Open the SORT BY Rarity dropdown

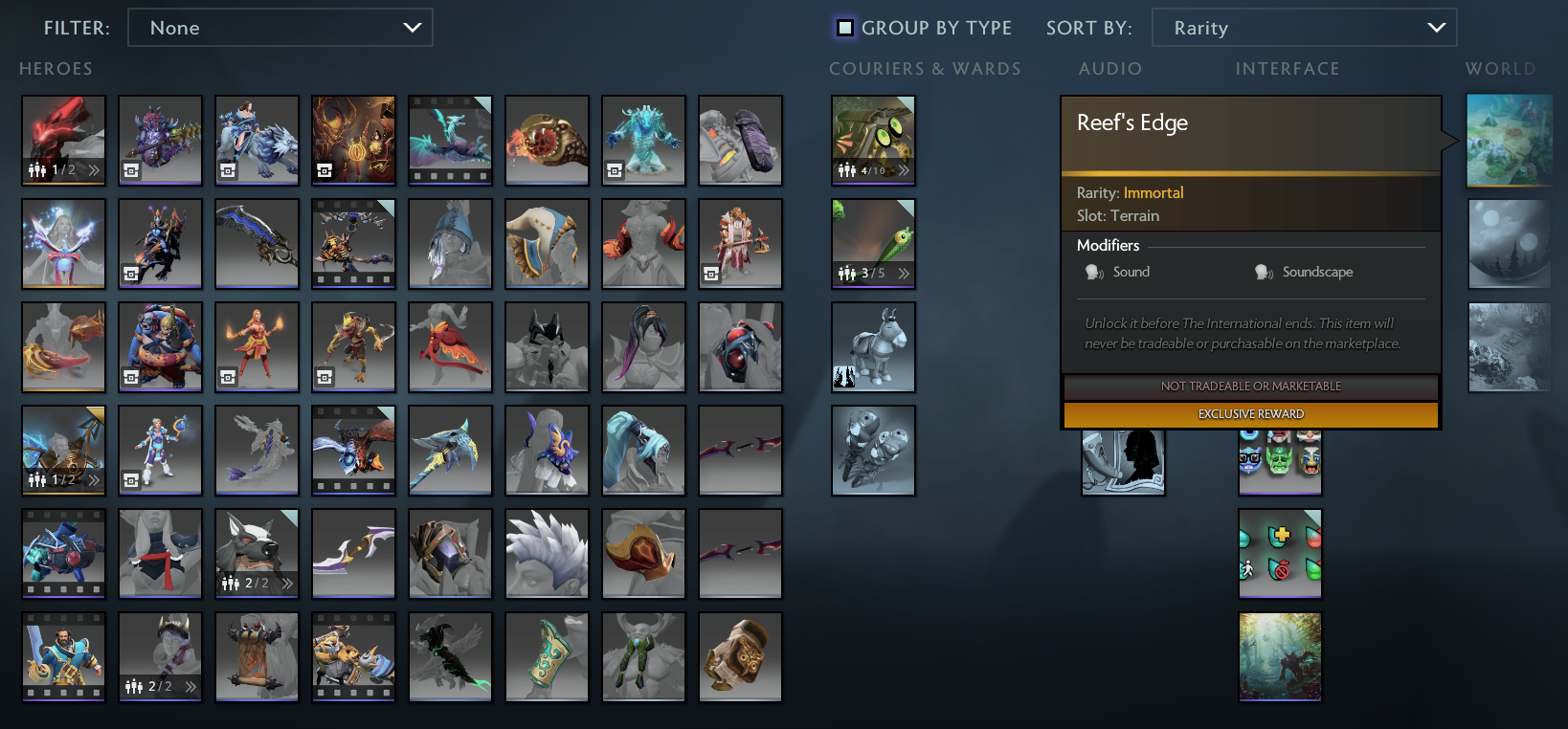click(1304, 27)
